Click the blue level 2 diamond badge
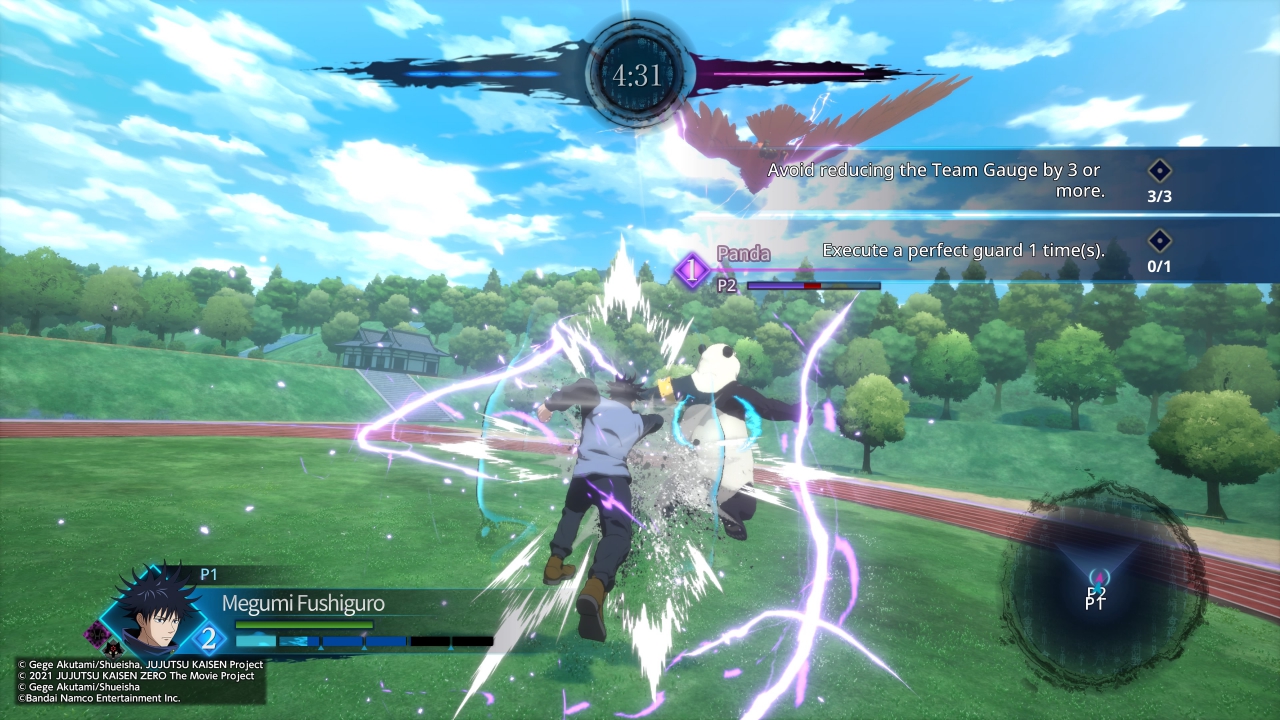The width and height of the screenshot is (1280, 720). point(209,637)
